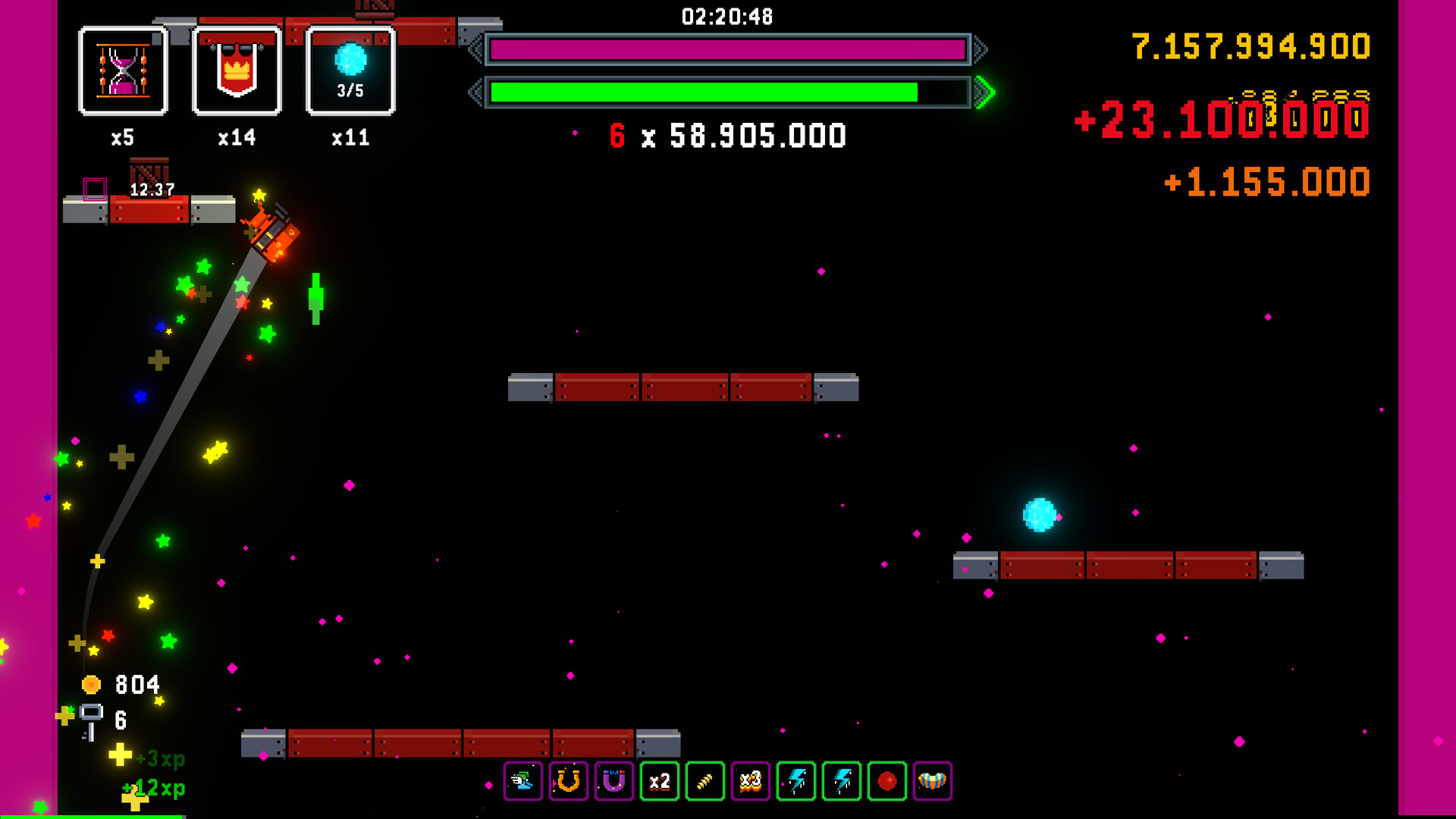Select the first blue lightning power-up
Image resolution: width=1456 pixels, height=819 pixels.
point(795,782)
